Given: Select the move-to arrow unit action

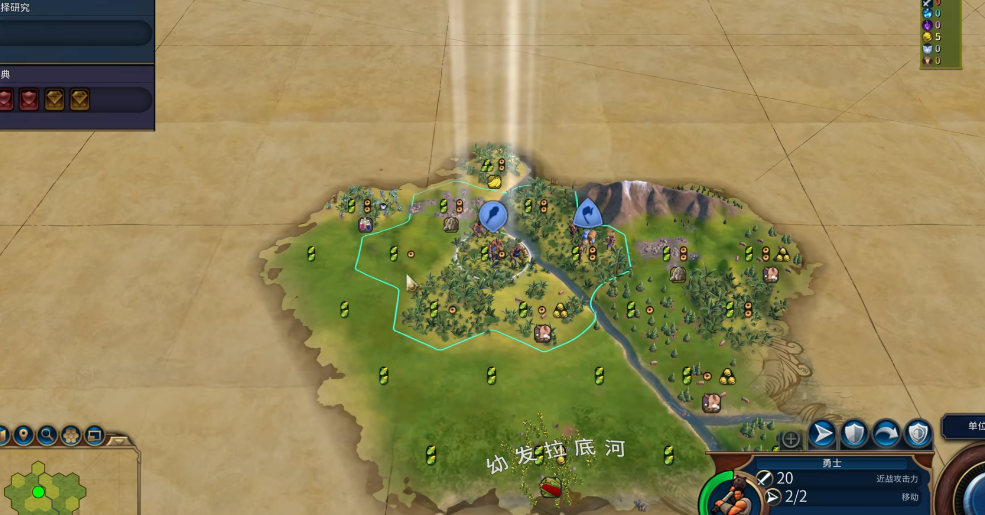Looking at the screenshot, I should pyautogui.click(x=822, y=434).
